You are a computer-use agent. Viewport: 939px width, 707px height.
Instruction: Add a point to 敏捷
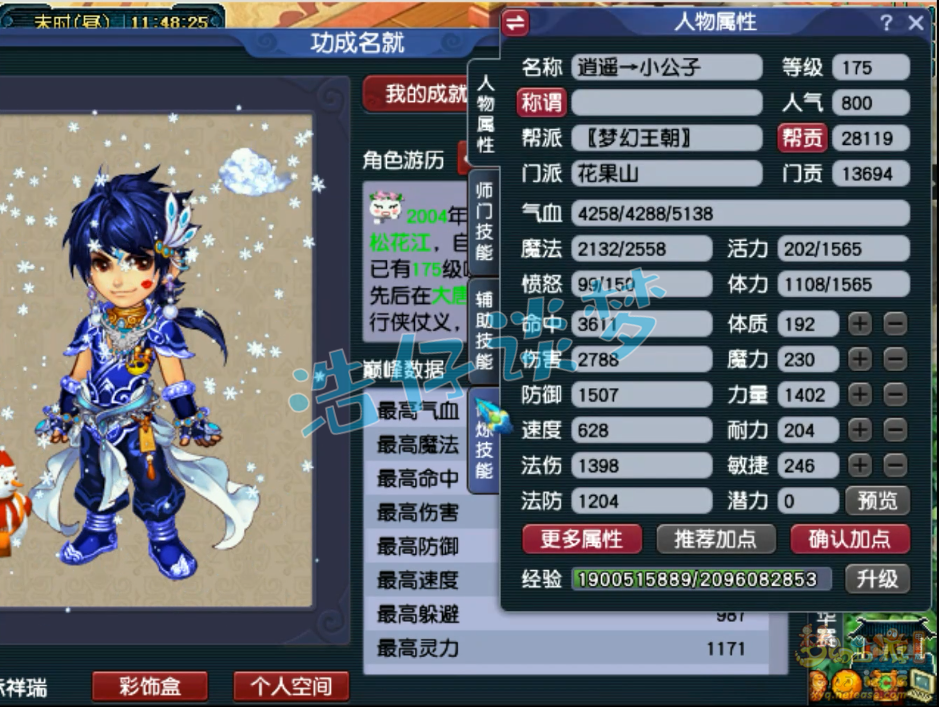(x=860, y=466)
